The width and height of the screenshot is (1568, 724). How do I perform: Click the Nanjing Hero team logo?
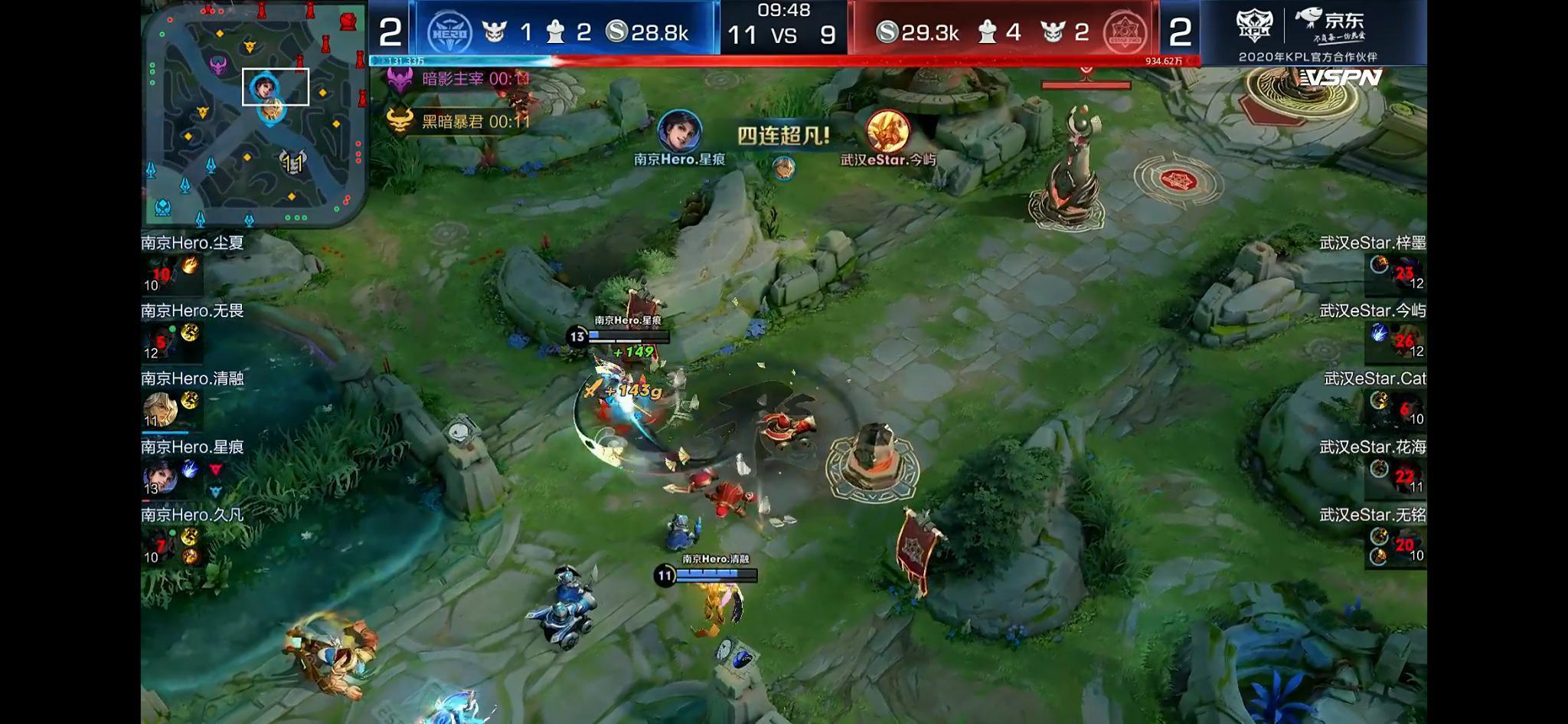tap(448, 30)
